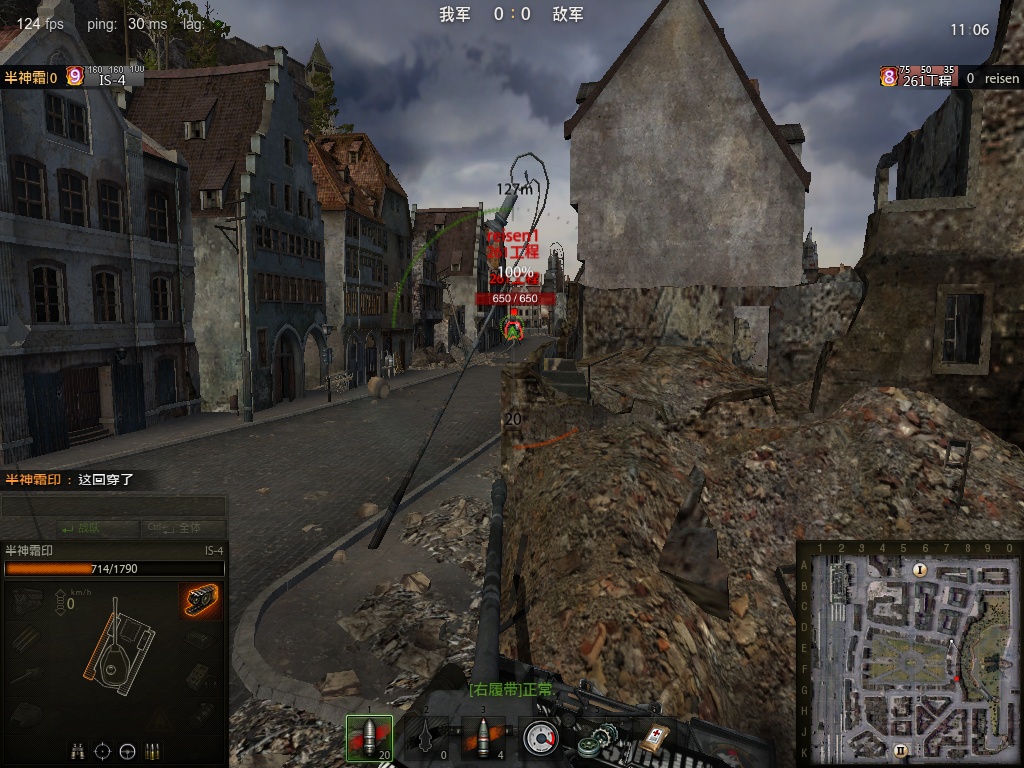
Task: Click the engine module status icon
Action: (28, 599)
